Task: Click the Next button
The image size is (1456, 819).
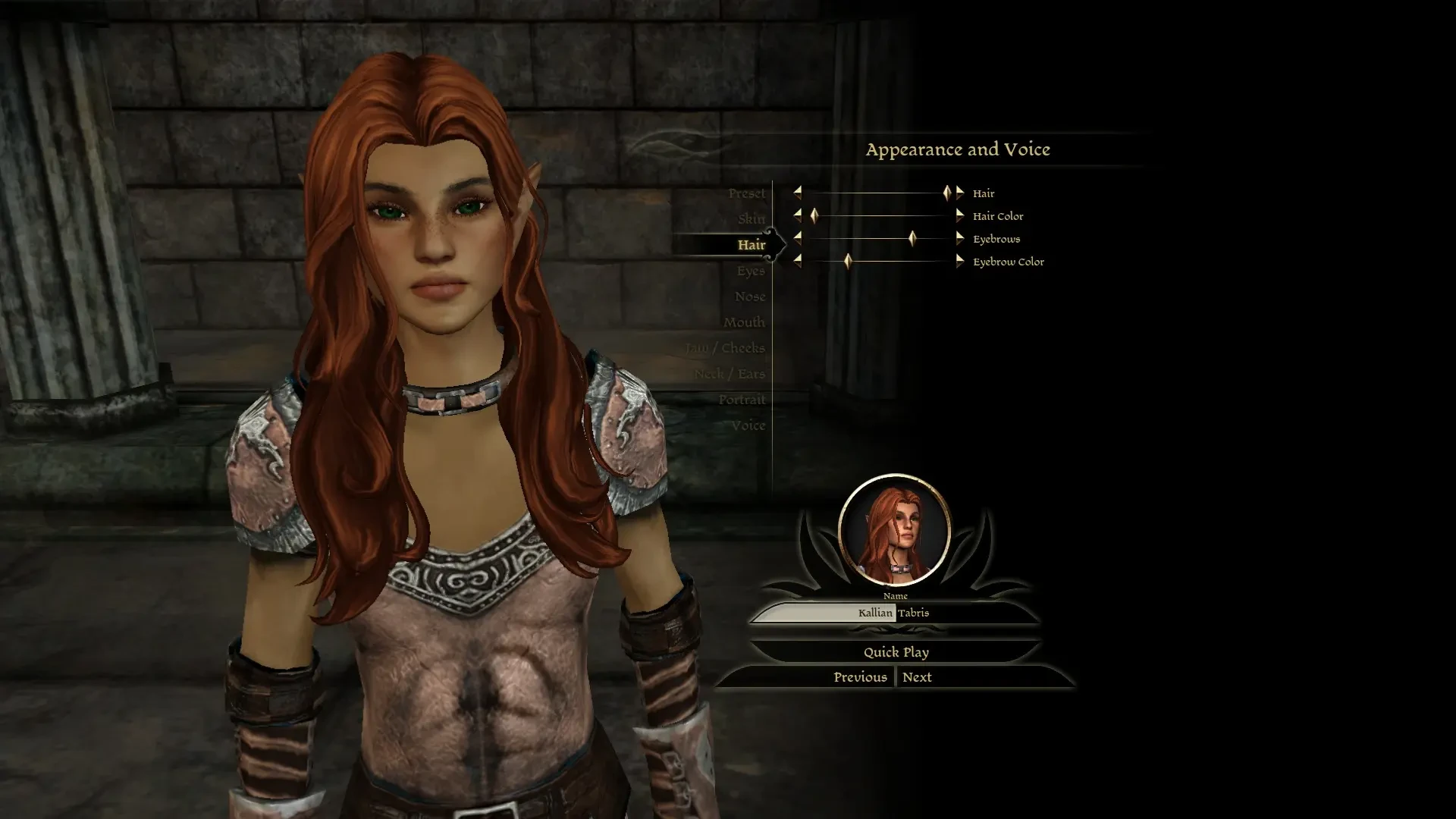Action: tap(918, 676)
